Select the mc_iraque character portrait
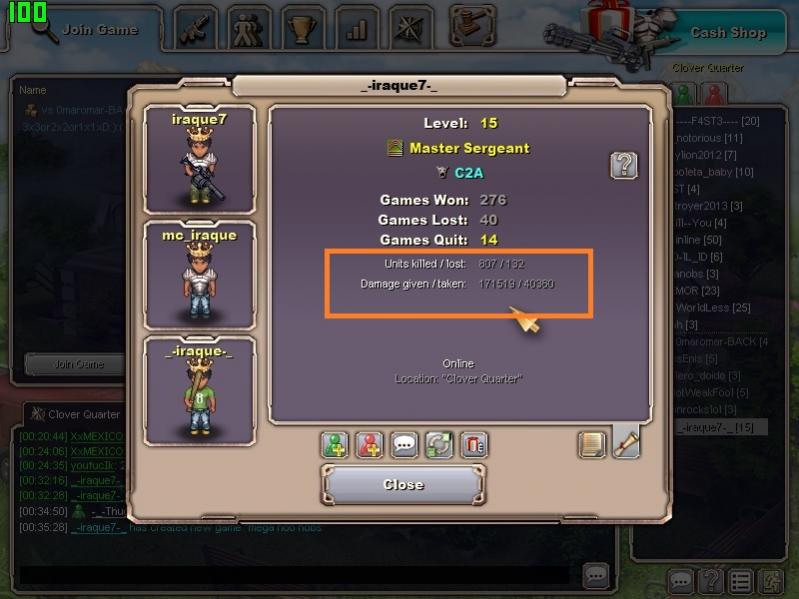Viewport: 799px width, 599px height. tap(200, 276)
